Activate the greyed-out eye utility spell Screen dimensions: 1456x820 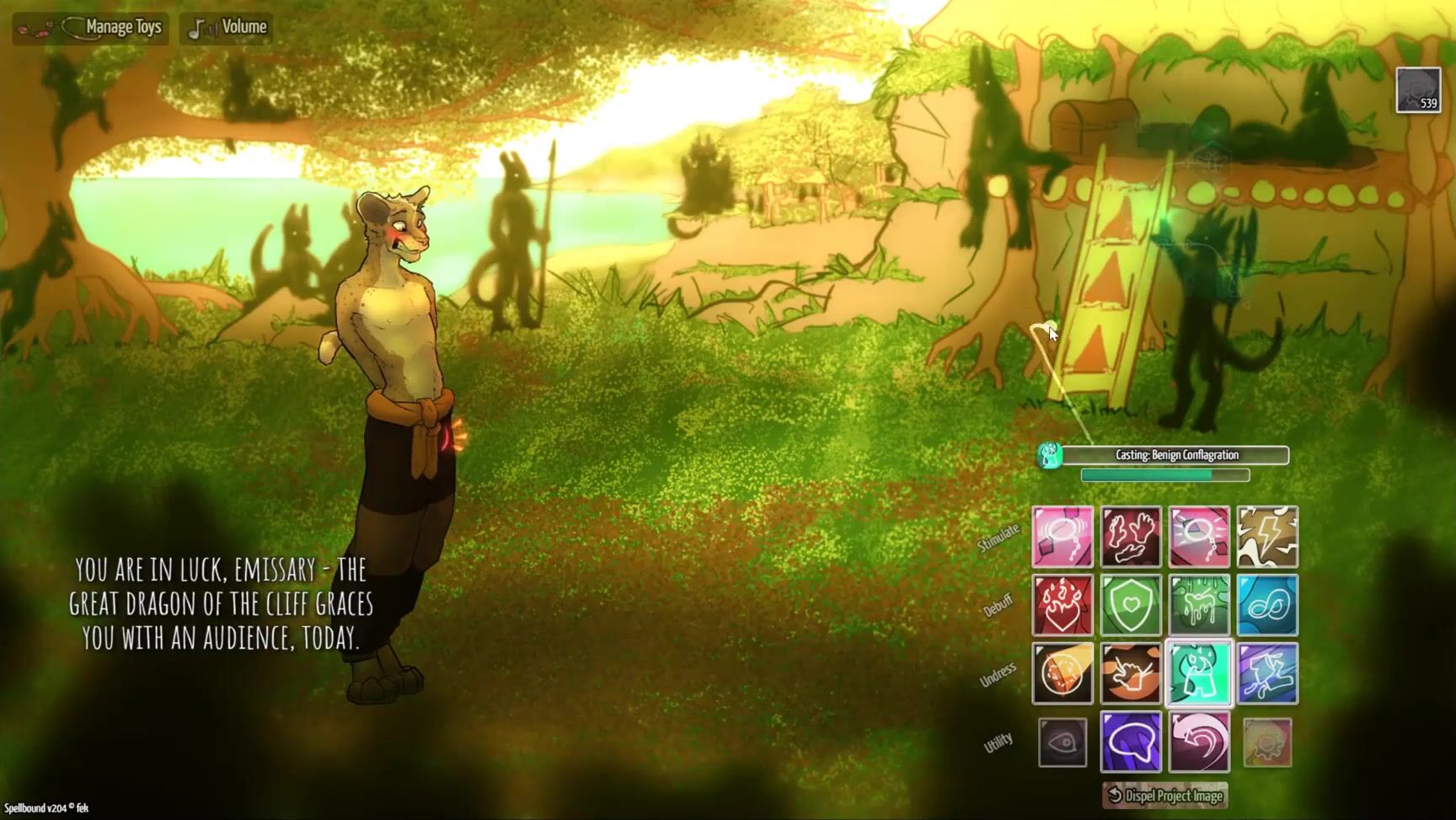coord(1063,742)
